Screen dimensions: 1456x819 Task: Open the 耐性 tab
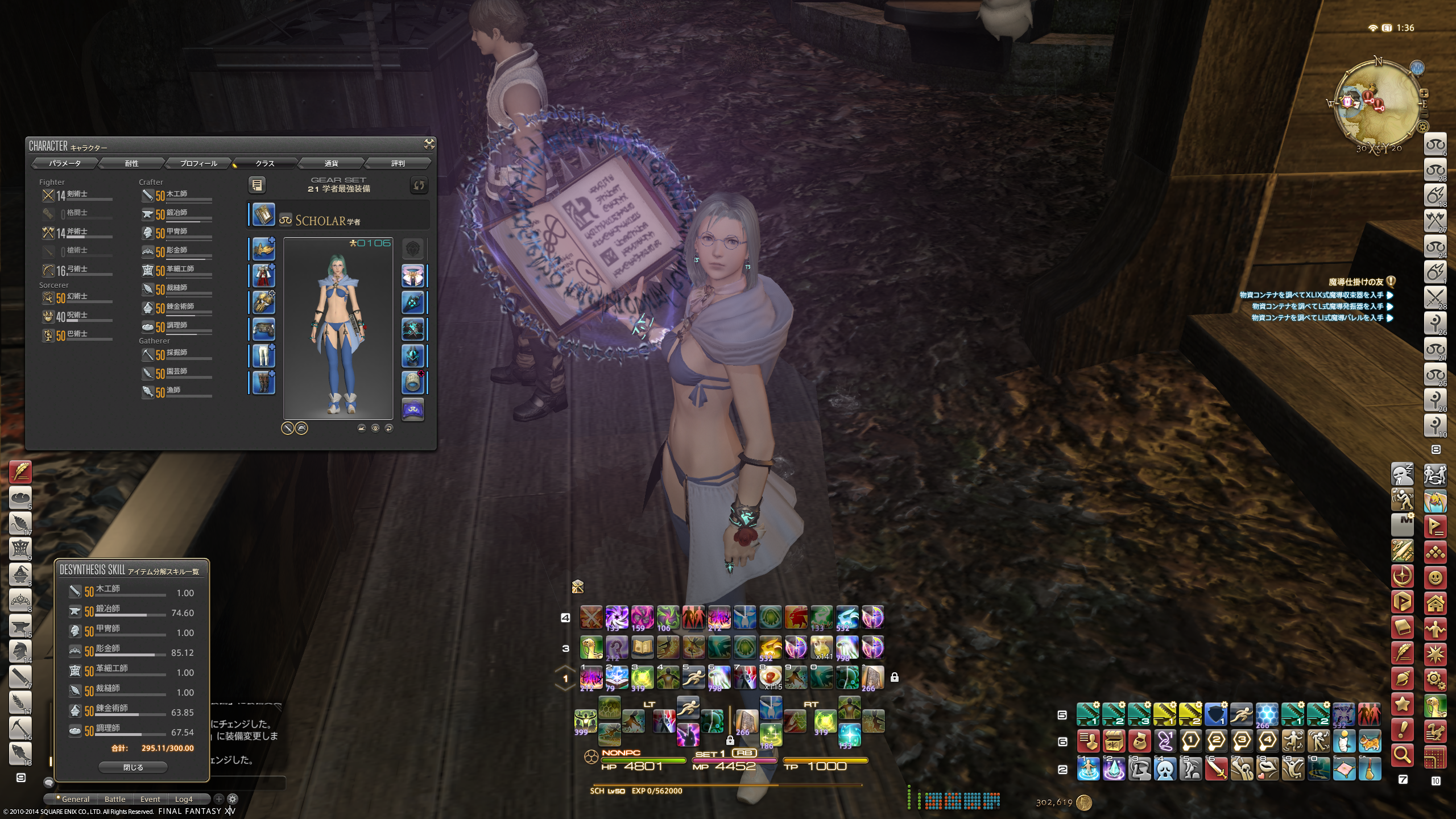point(131,164)
